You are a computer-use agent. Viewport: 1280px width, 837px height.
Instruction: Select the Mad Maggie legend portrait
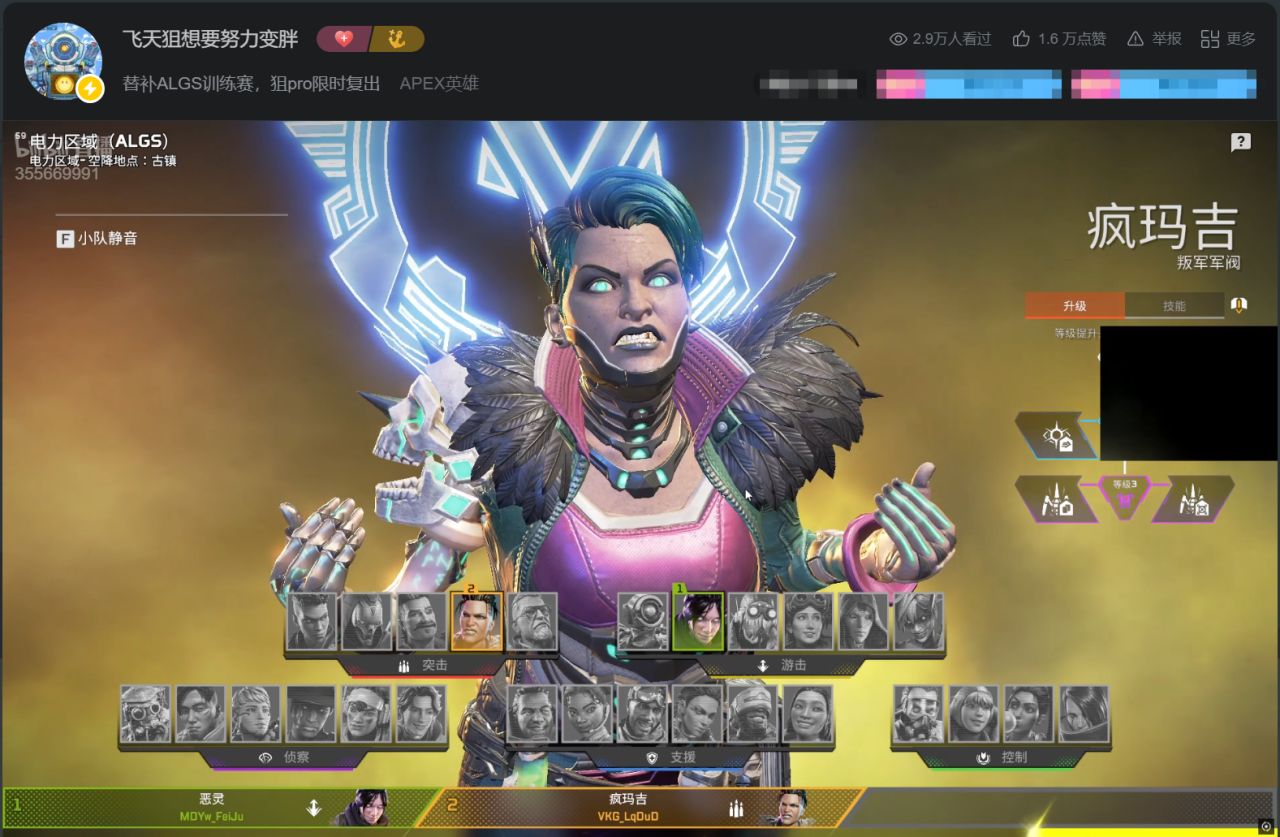(476, 621)
